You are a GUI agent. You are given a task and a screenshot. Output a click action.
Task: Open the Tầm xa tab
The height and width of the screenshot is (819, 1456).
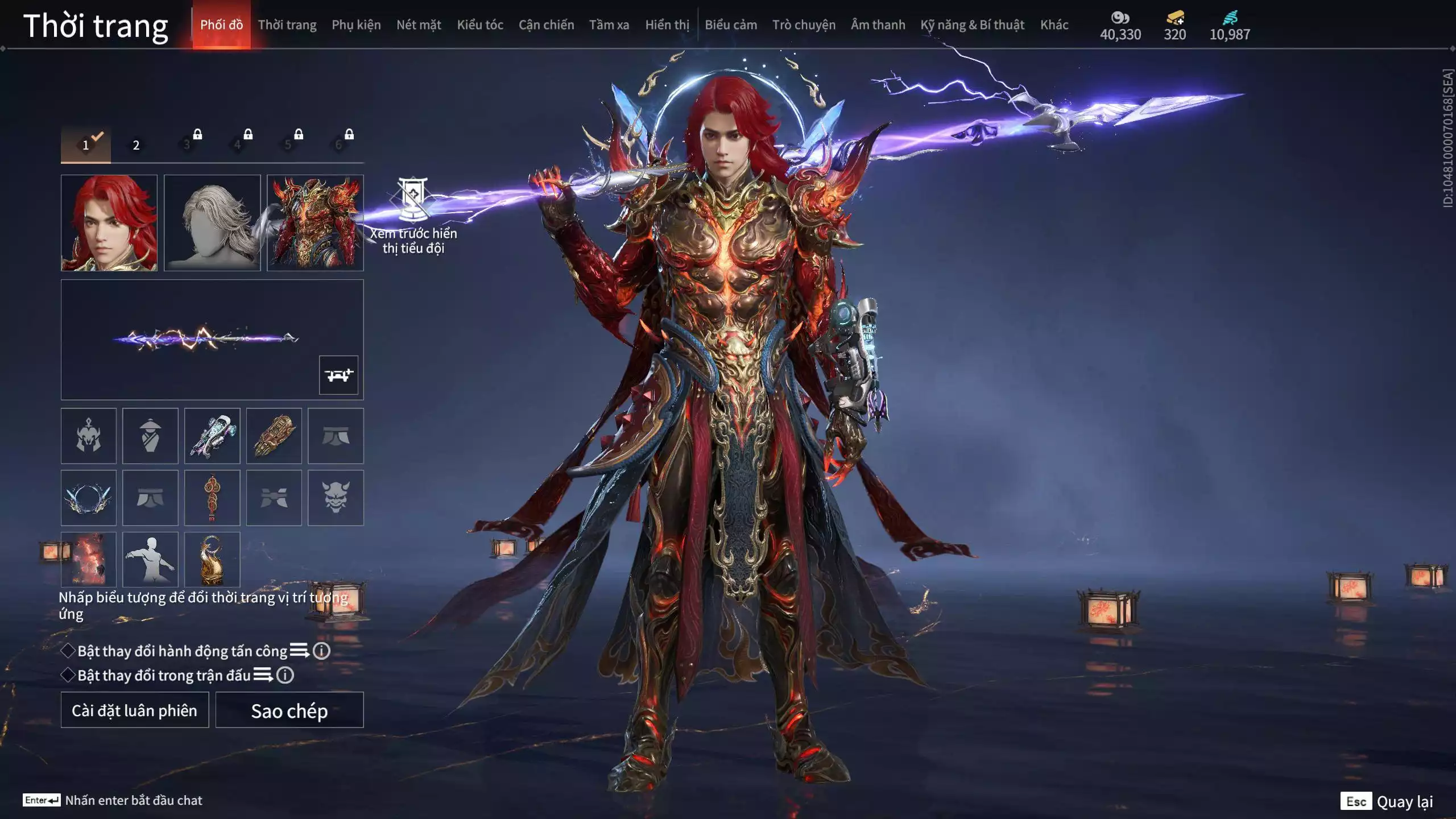(609, 25)
